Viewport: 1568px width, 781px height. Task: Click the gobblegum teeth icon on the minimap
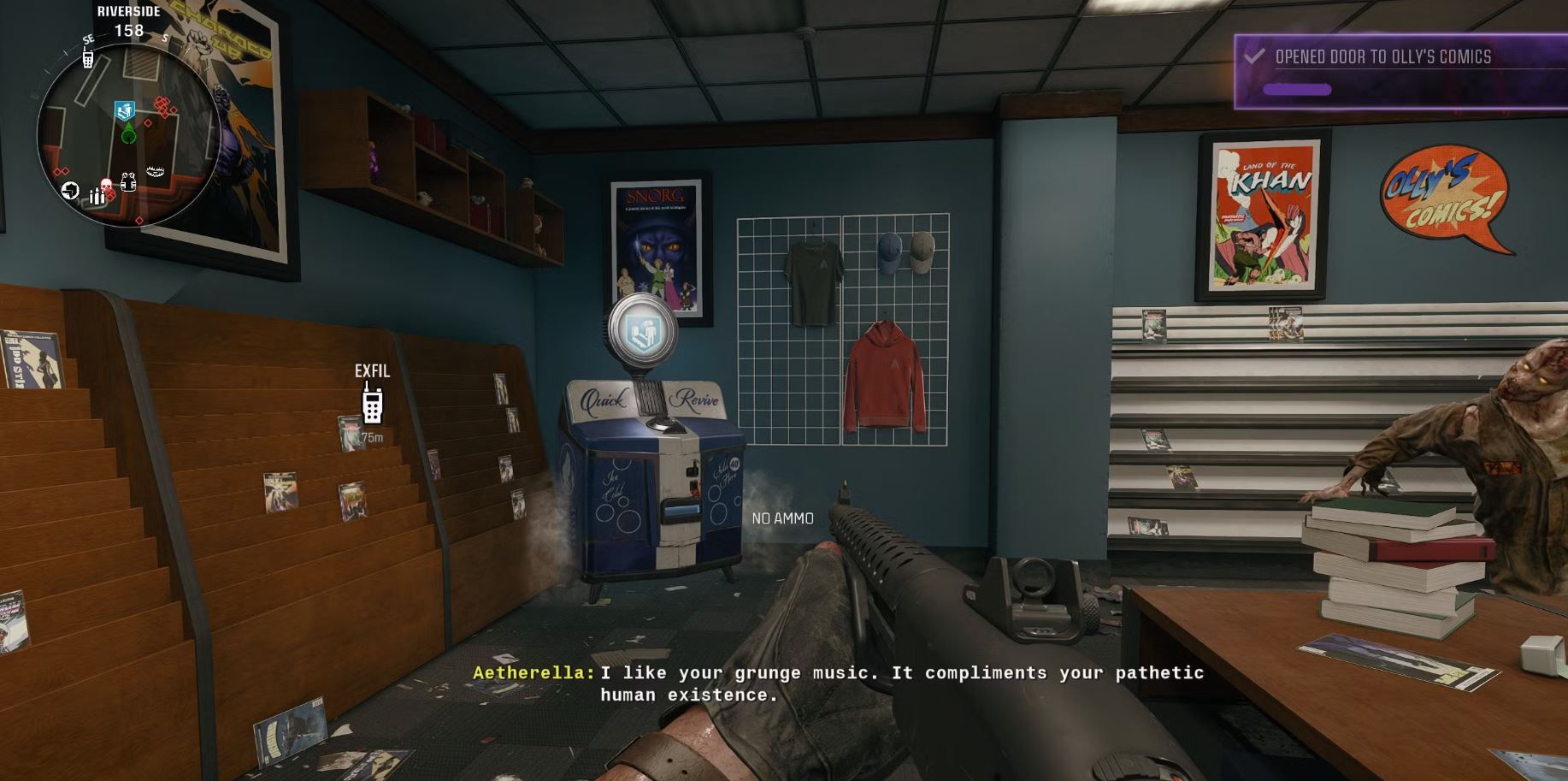(x=155, y=169)
